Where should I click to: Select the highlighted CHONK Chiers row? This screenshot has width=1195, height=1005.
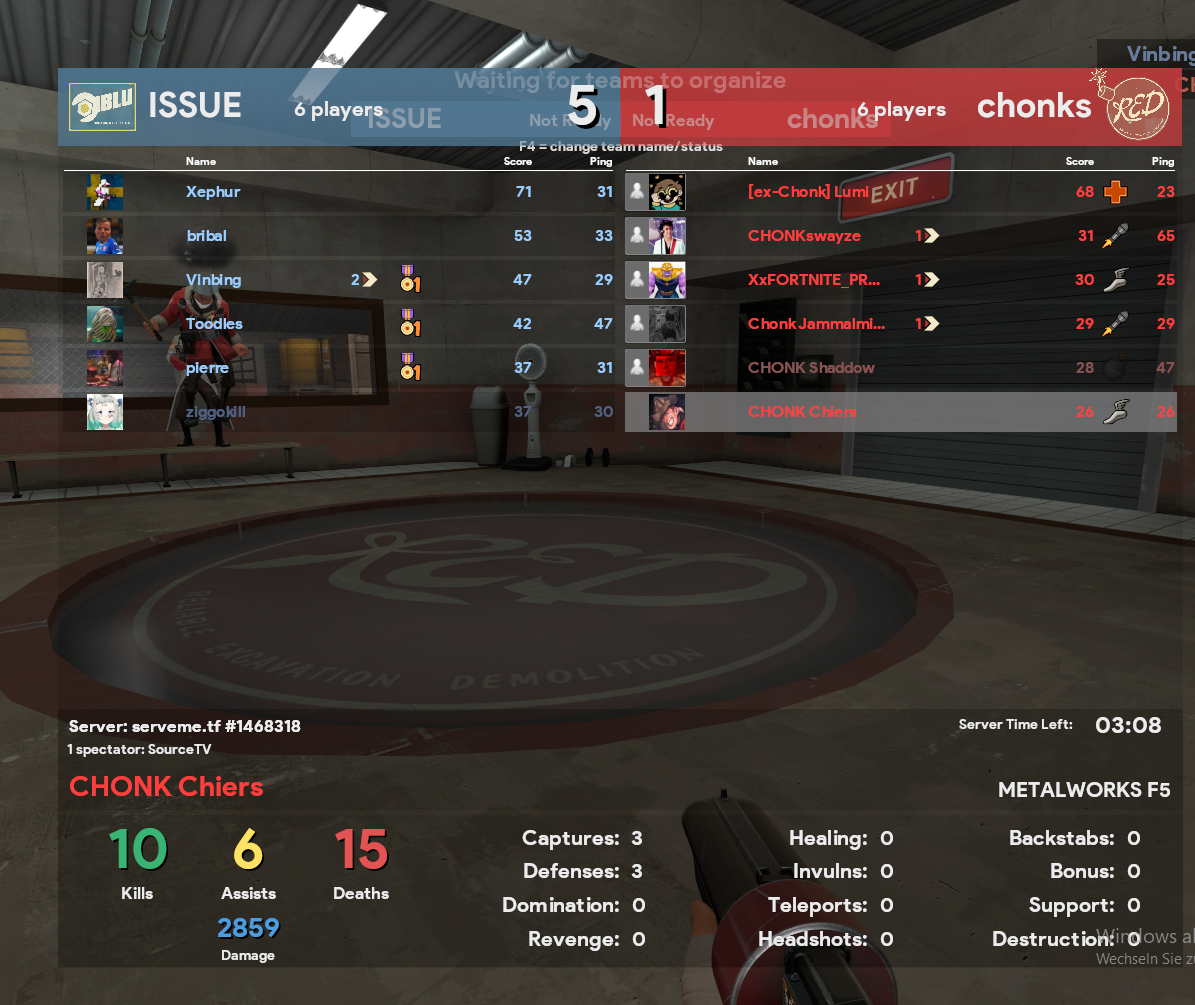point(802,412)
